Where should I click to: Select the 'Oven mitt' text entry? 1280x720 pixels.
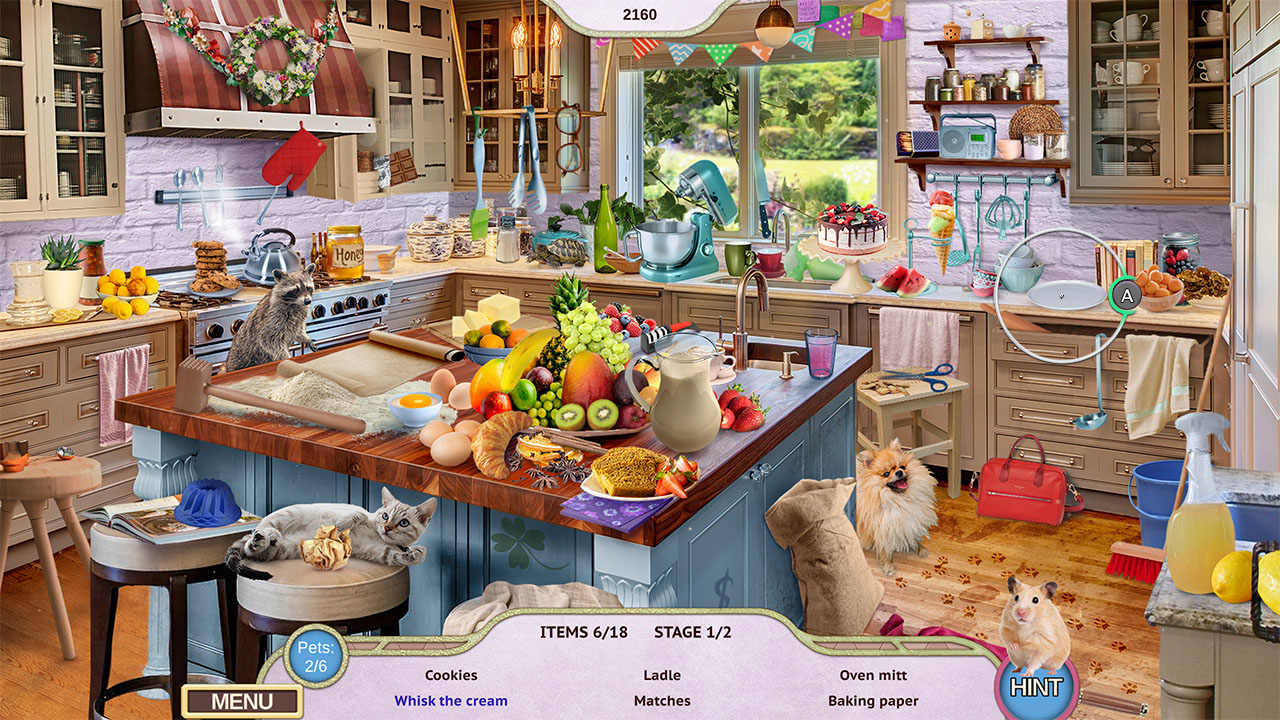pos(876,675)
